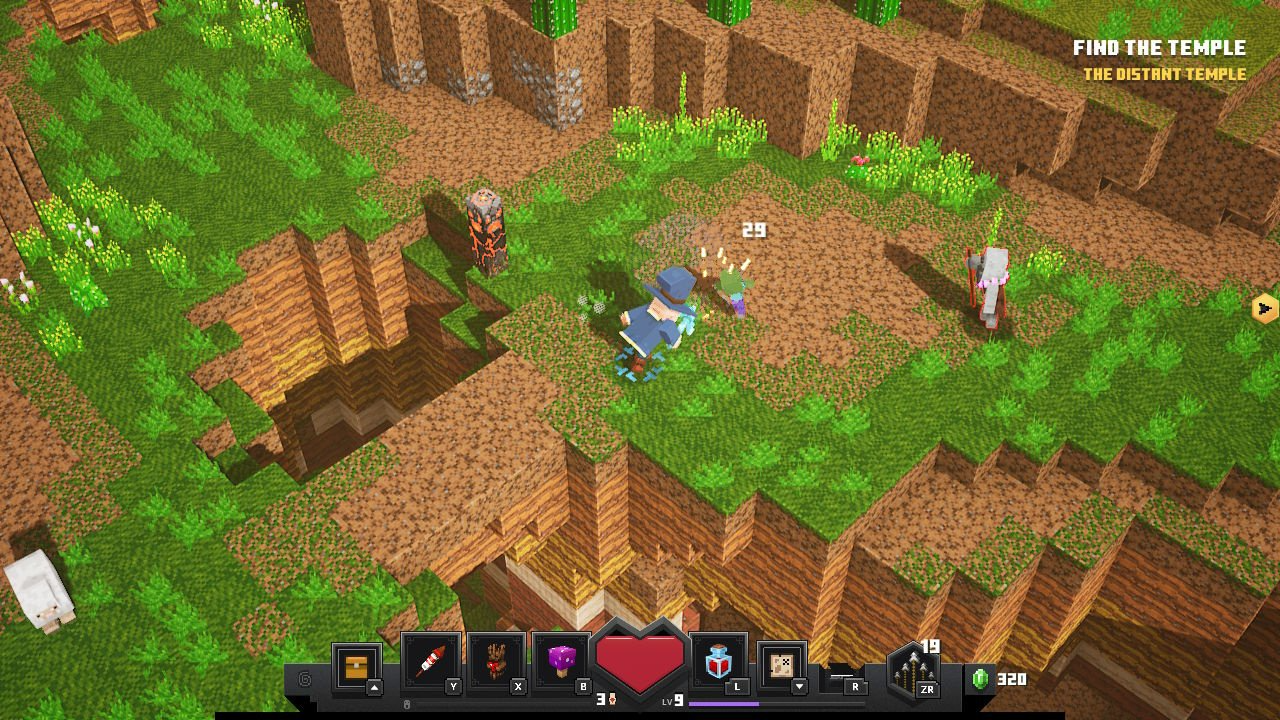Viewport: 1280px width, 720px height.
Task: Click the Find the Temple objective tracker
Action: click(x=1159, y=48)
